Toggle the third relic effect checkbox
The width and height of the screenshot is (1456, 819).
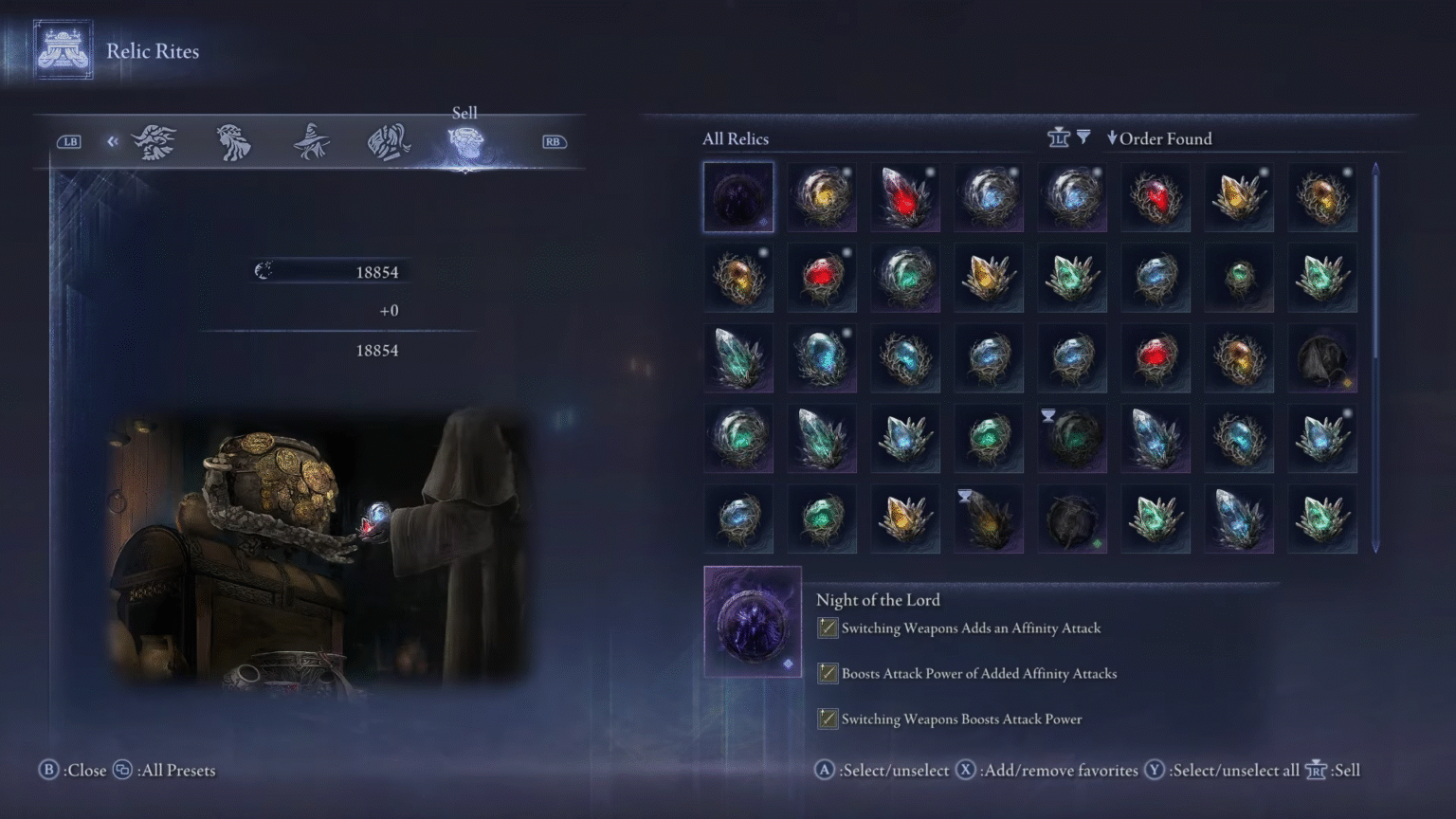coord(826,719)
